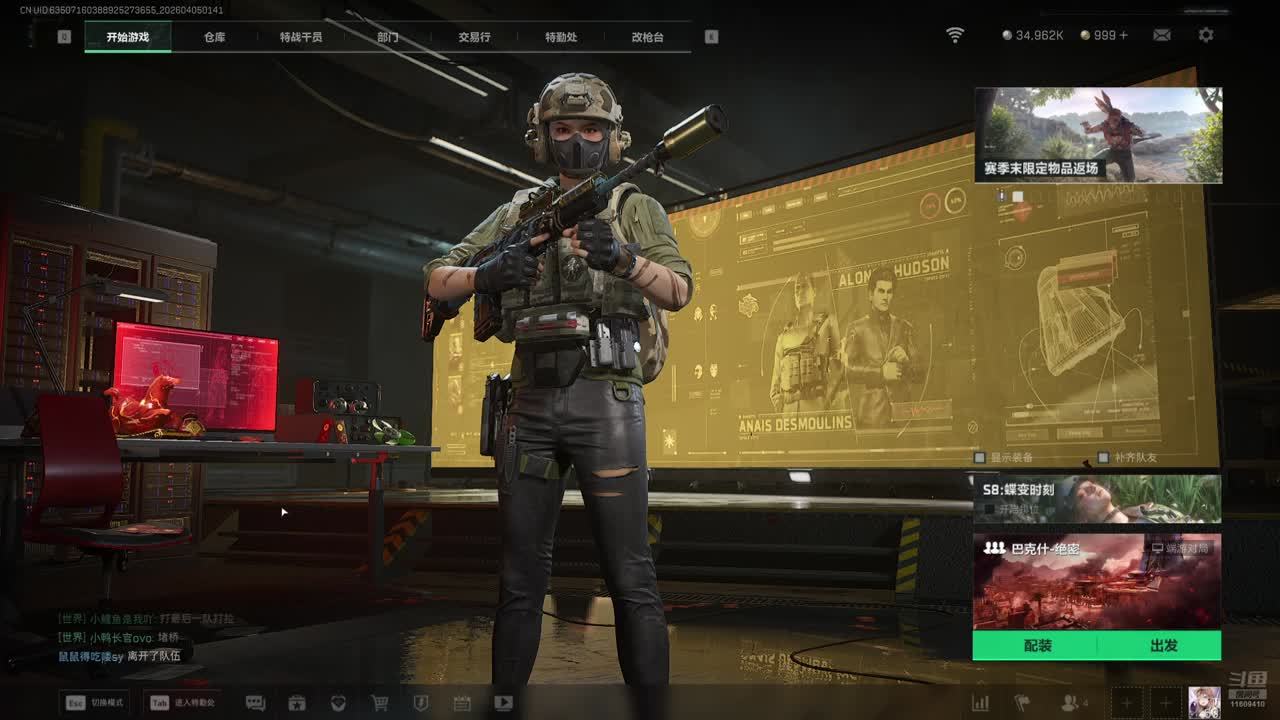The width and height of the screenshot is (1280, 720).
Task: Choose the 巴克什-绝密 map card
Action: tap(1097, 580)
